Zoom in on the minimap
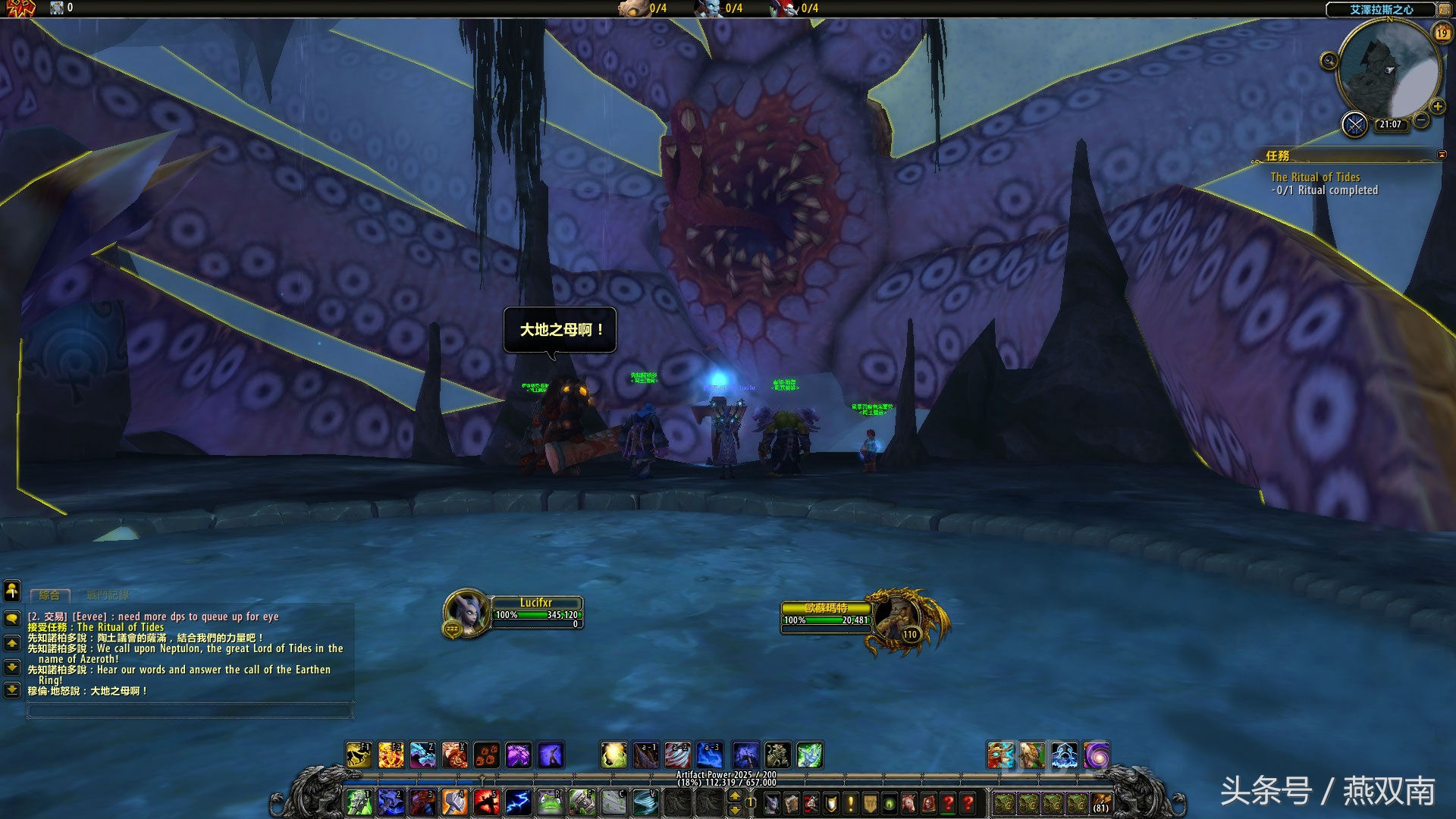Image resolution: width=1456 pixels, height=819 pixels. tap(1437, 106)
